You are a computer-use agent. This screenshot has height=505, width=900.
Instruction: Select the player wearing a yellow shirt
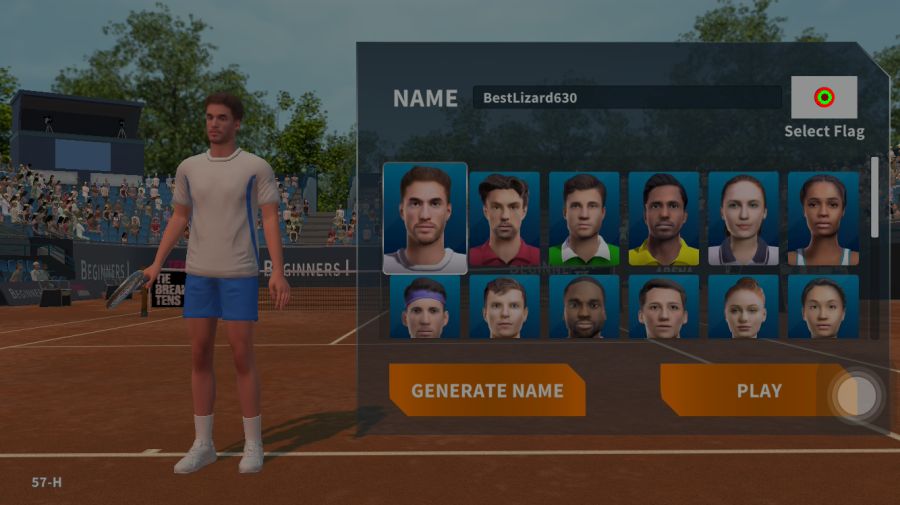(x=664, y=218)
